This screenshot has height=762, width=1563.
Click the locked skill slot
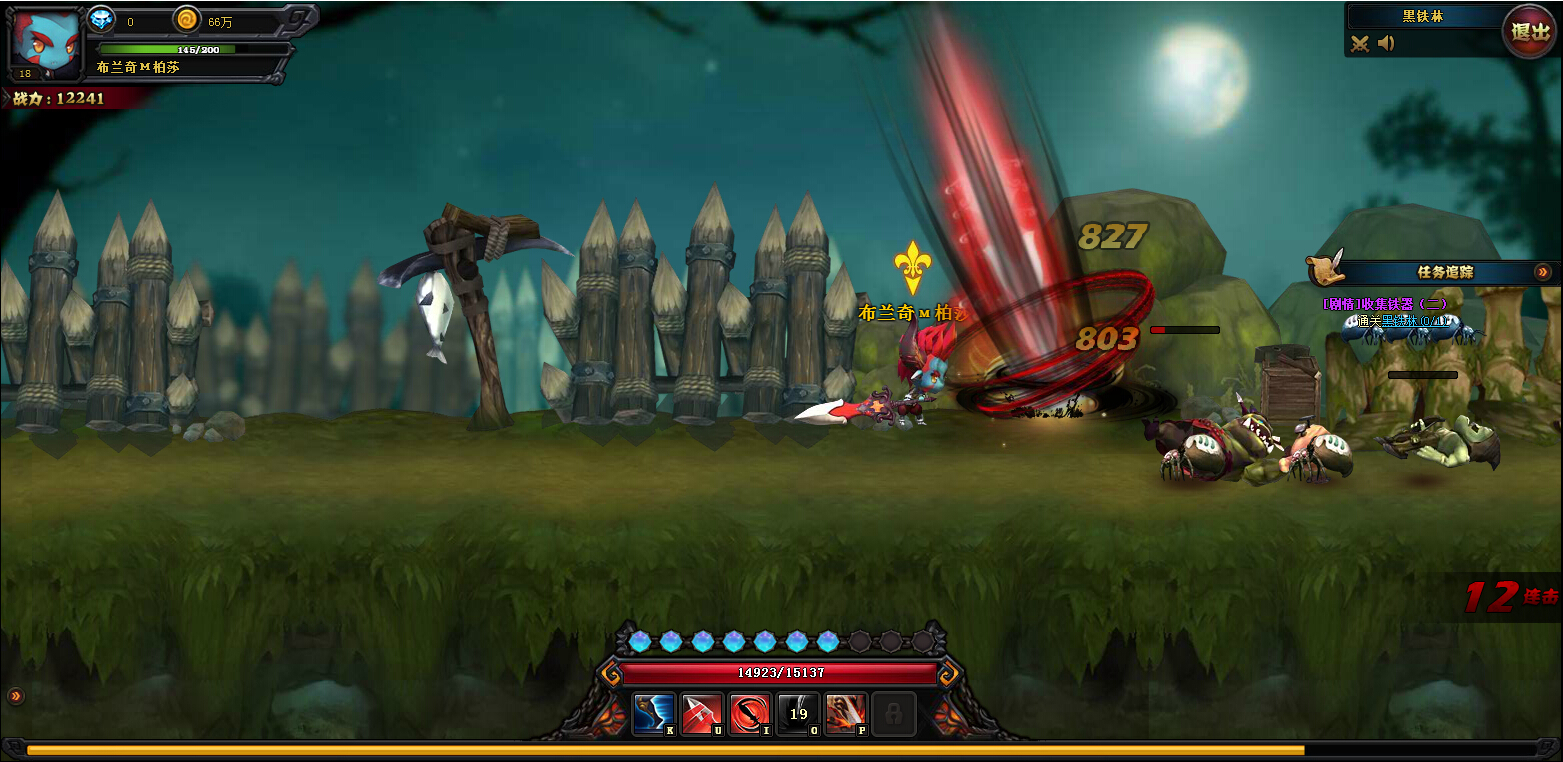[x=893, y=714]
